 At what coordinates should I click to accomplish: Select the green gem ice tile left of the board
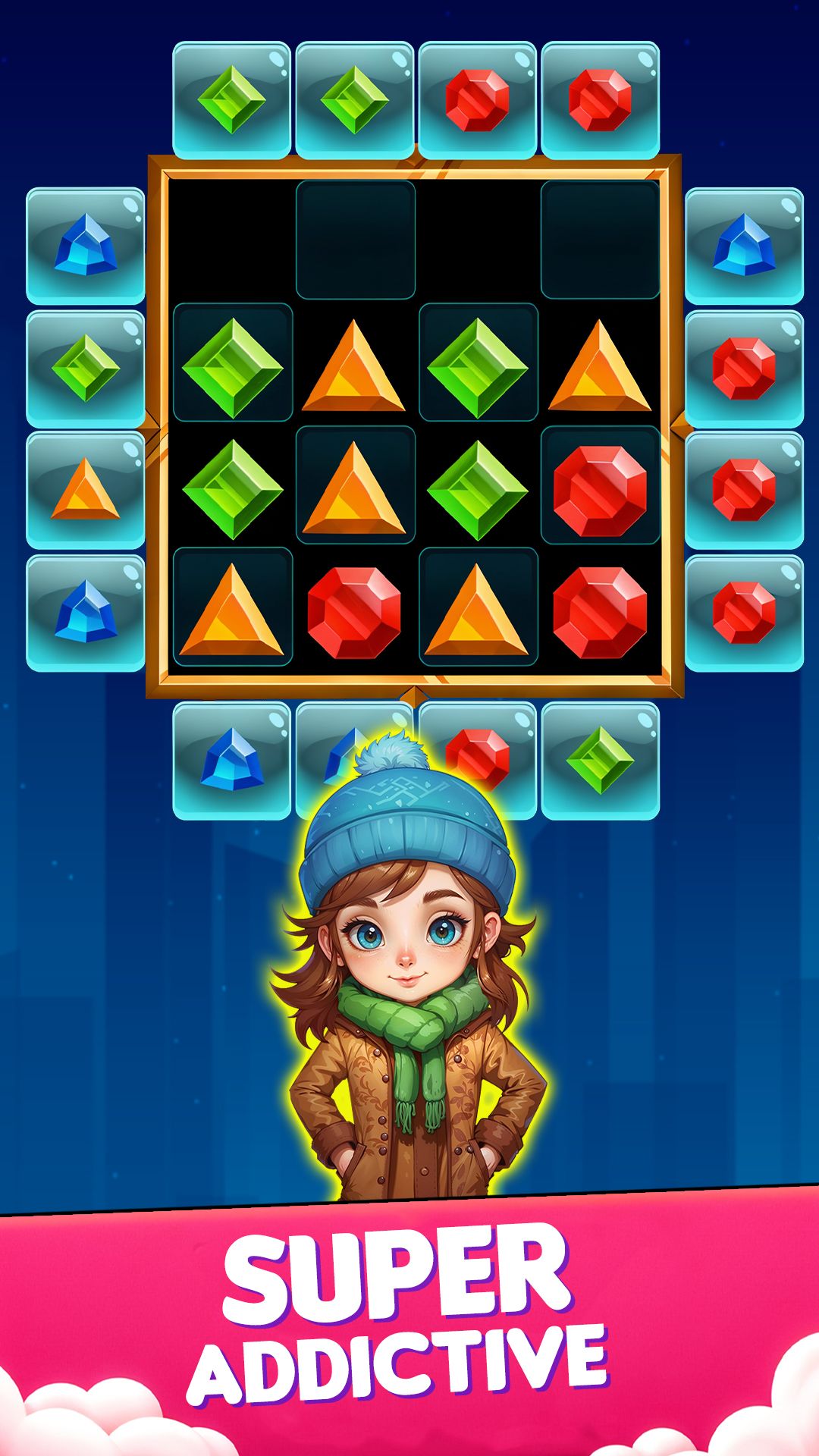pyautogui.click(x=86, y=368)
